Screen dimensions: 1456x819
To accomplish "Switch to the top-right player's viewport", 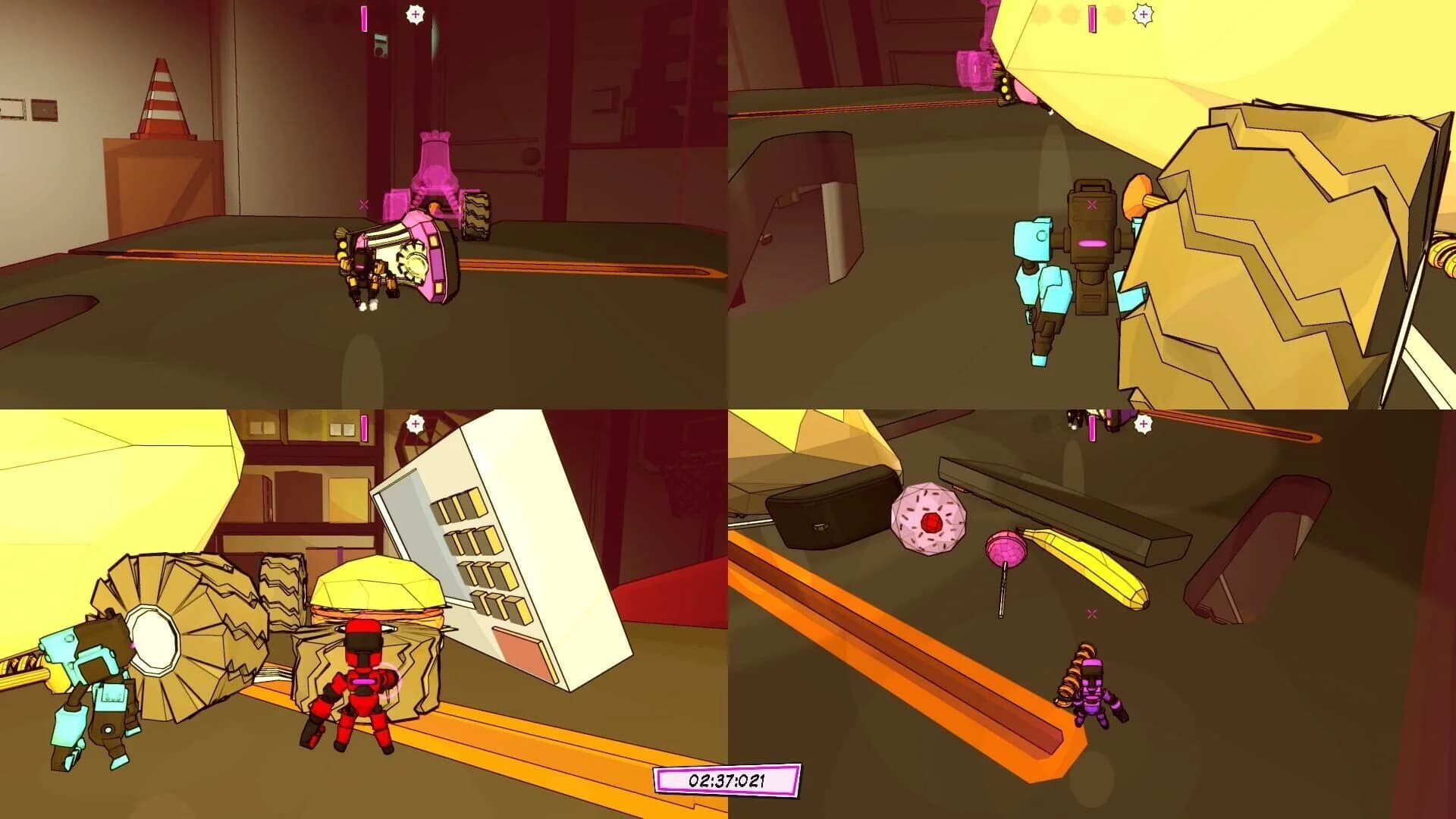I will tap(1092, 205).
